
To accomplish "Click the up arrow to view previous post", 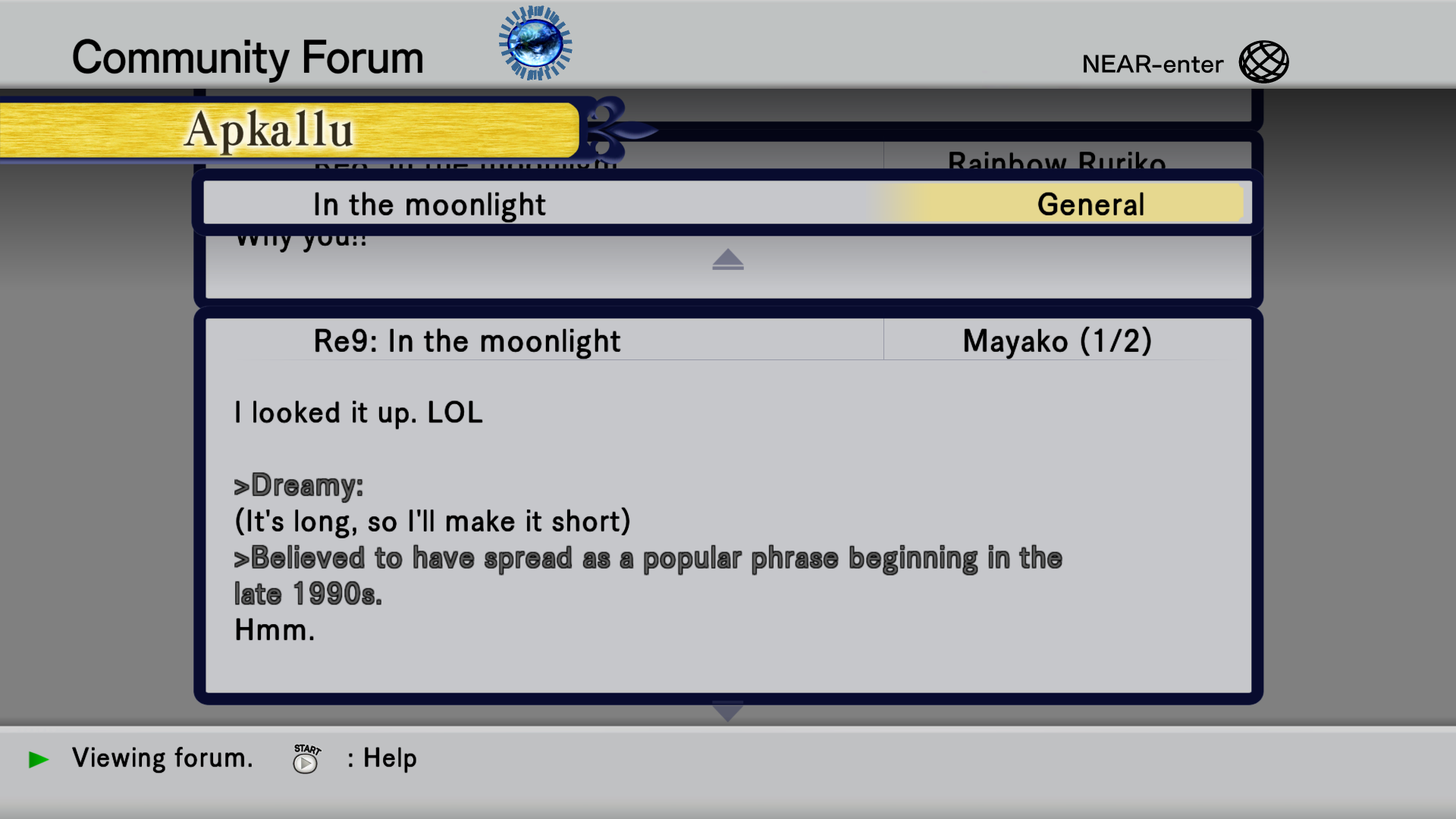I will point(728,260).
